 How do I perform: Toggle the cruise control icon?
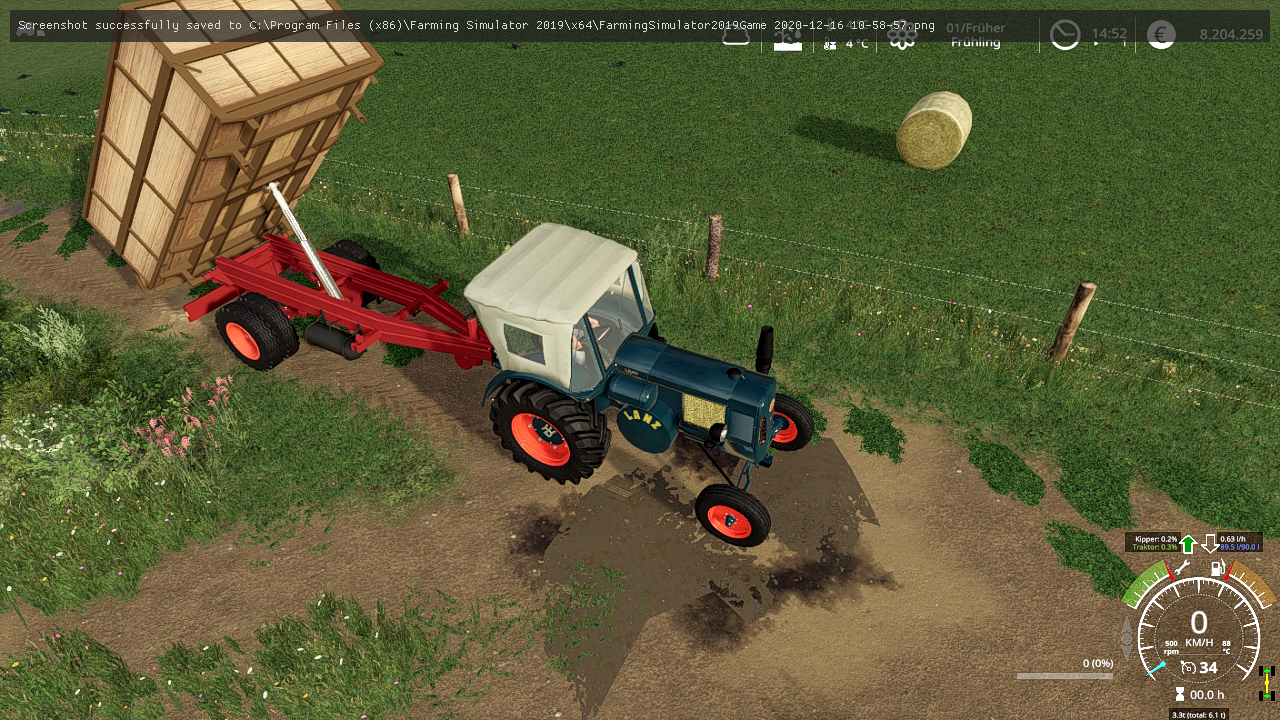click(1188, 667)
